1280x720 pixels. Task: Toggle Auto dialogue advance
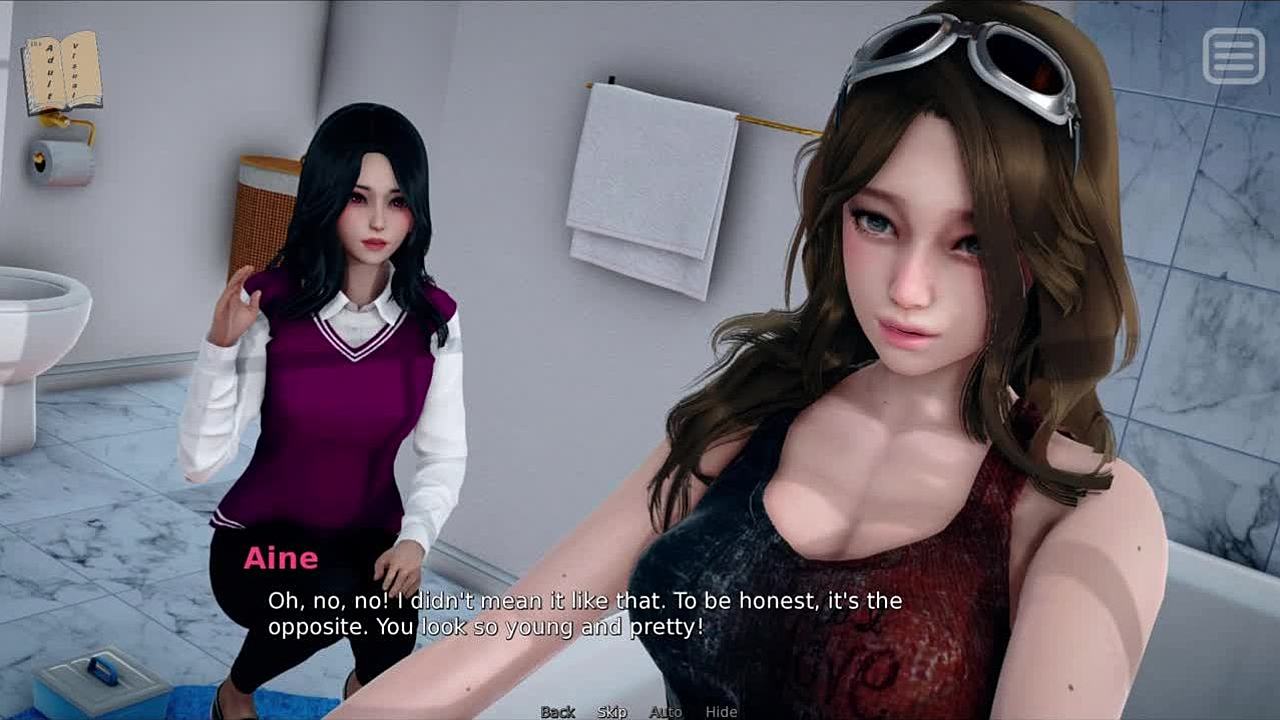(665, 711)
